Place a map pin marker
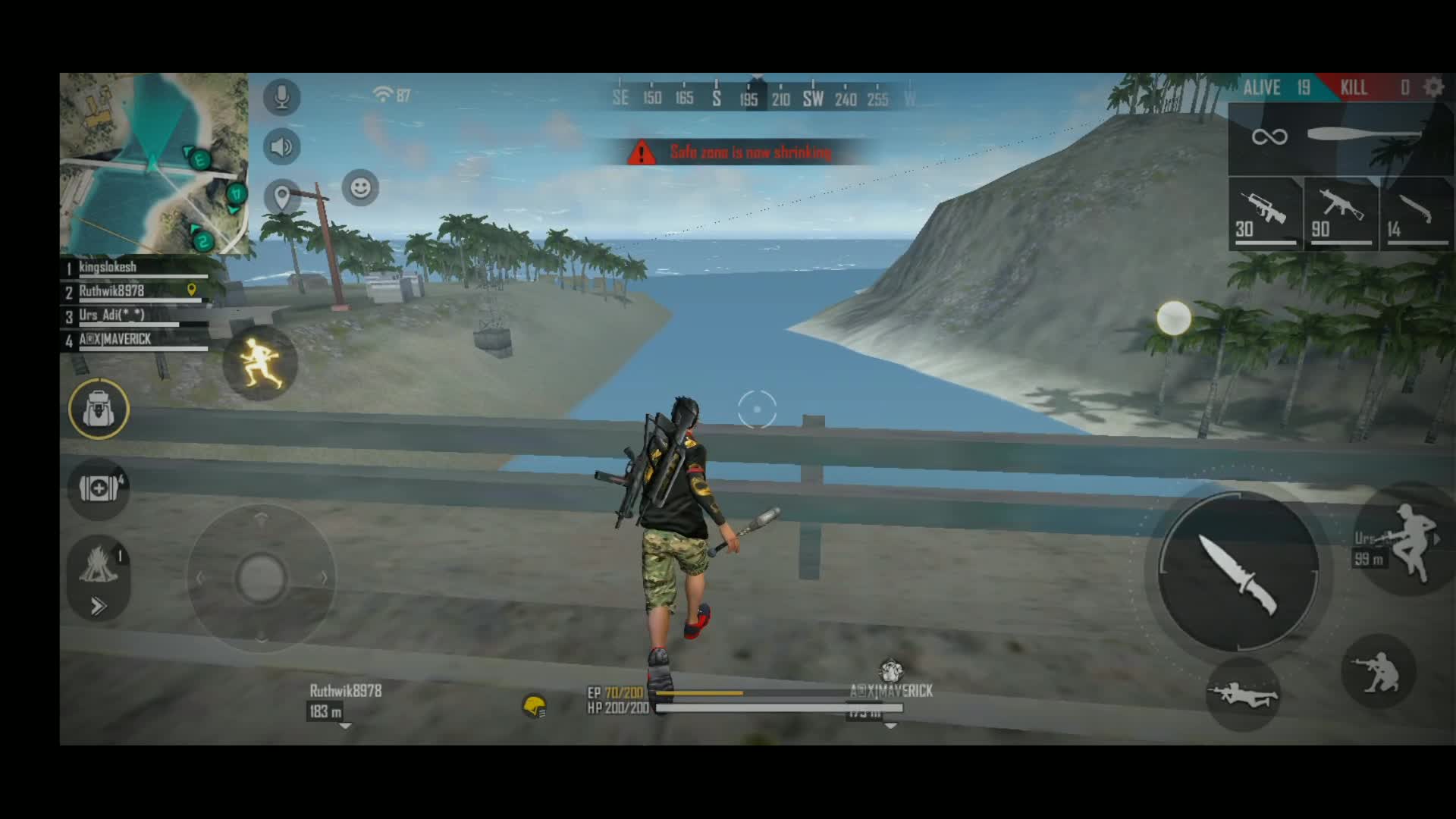The image size is (1456, 819). click(x=282, y=196)
